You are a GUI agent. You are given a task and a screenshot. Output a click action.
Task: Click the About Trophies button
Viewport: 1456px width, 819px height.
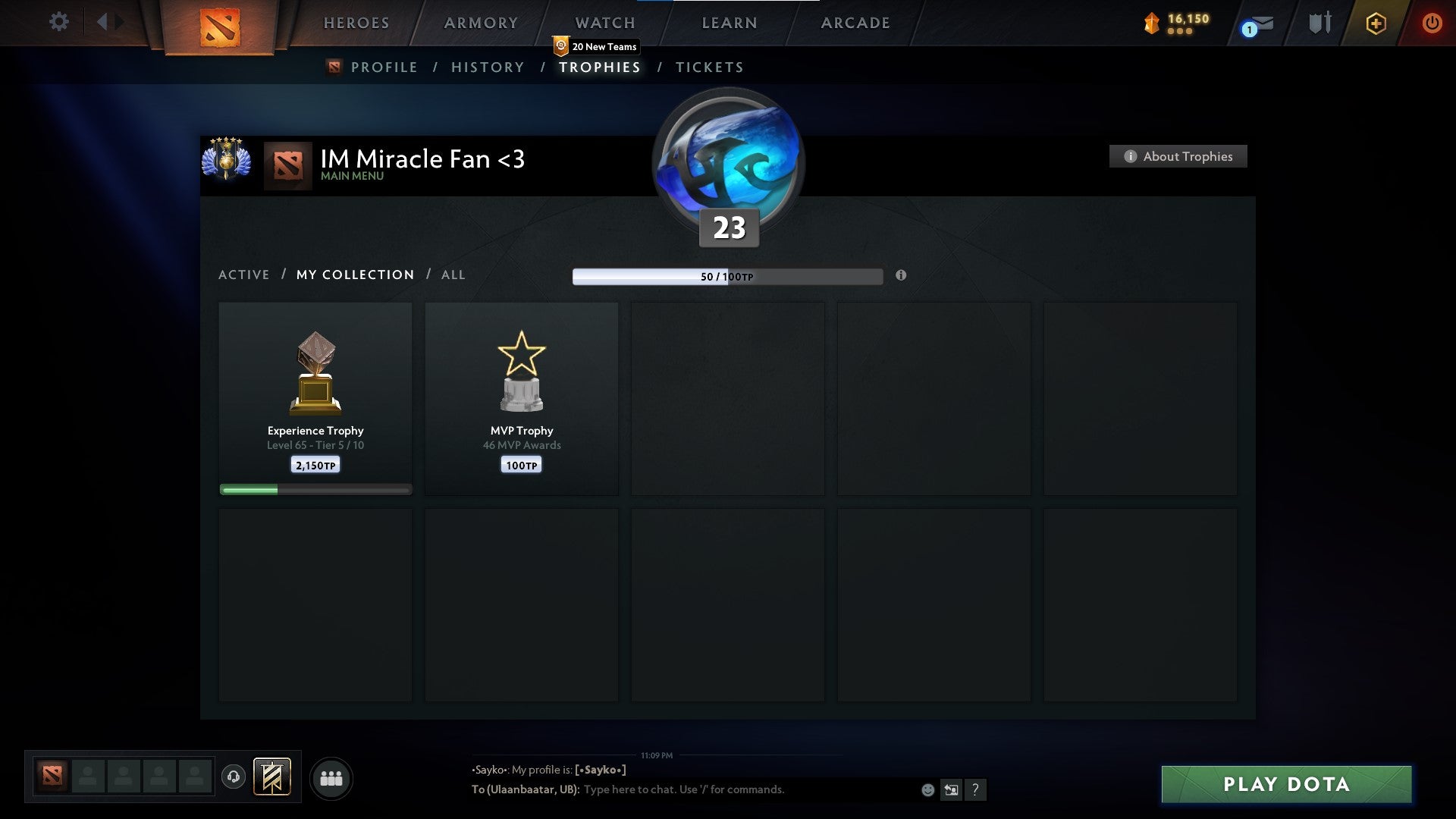pos(1178,156)
